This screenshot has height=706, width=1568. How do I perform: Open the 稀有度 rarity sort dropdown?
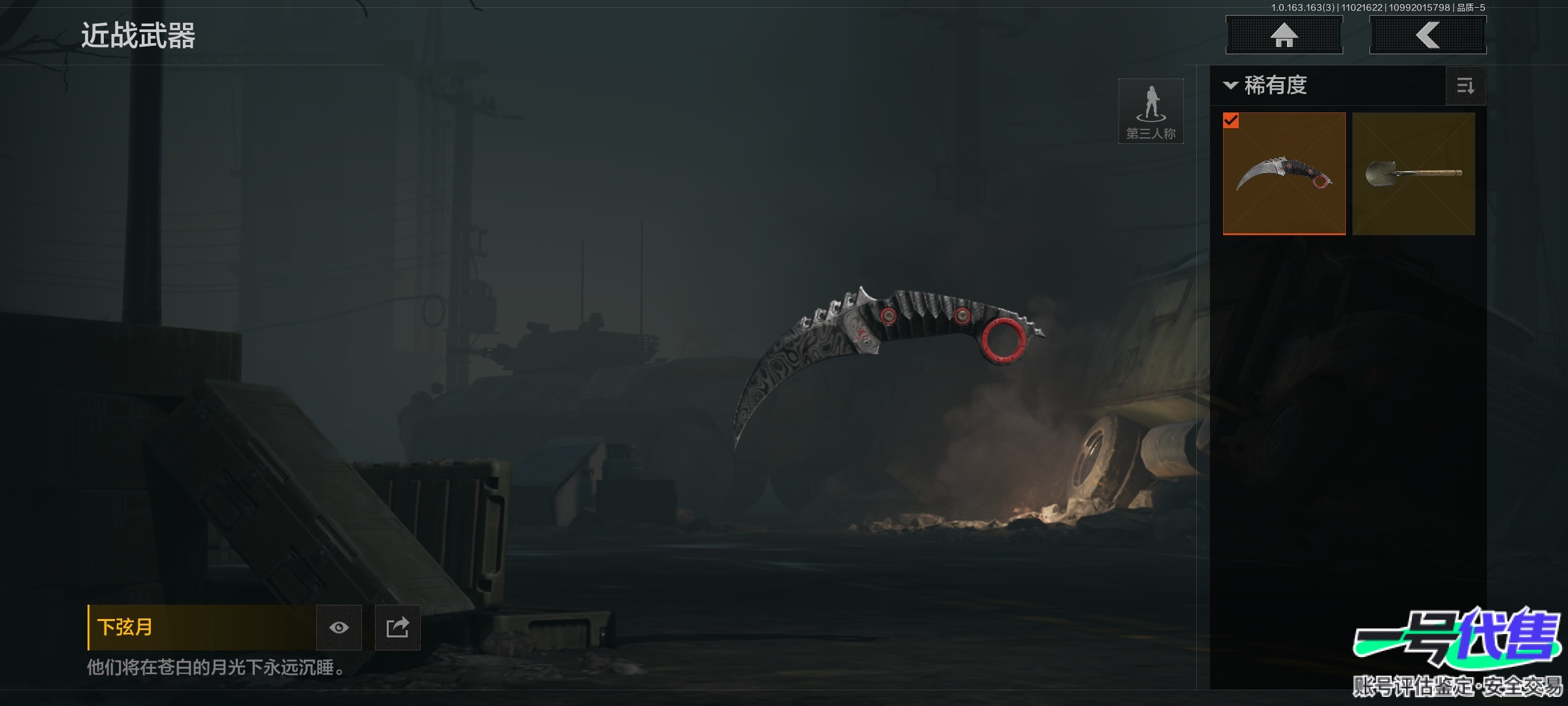tap(1266, 86)
